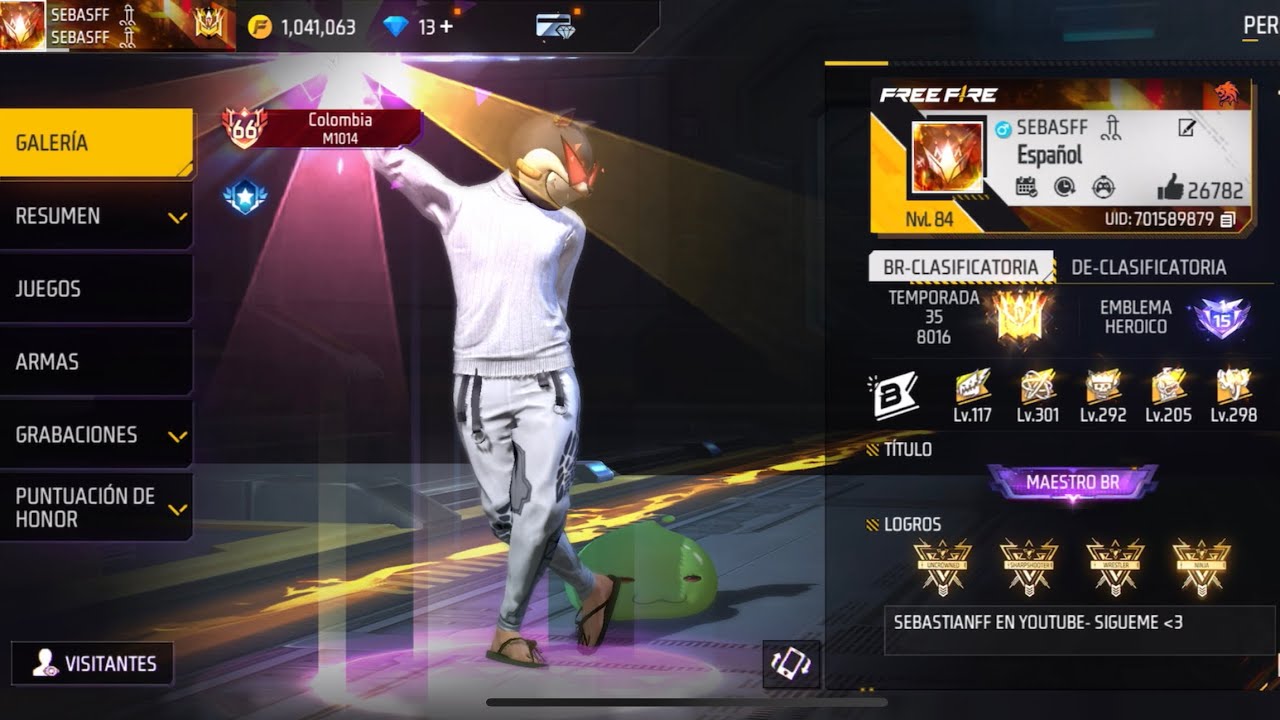Expand the RESUMEN section
The width and height of the screenshot is (1280, 720).
[x=96, y=216]
